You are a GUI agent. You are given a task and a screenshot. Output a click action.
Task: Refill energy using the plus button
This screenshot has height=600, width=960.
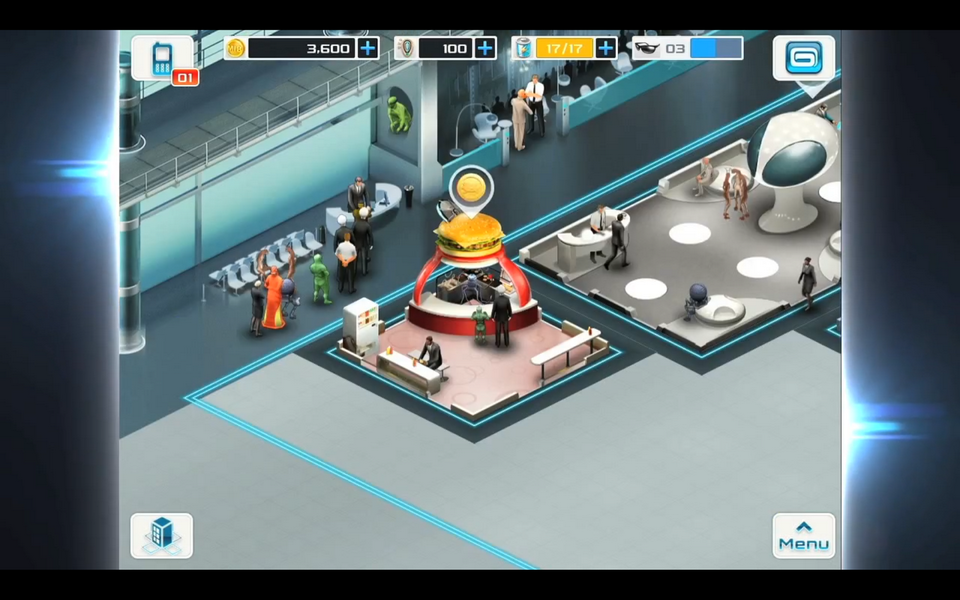(606, 48)
